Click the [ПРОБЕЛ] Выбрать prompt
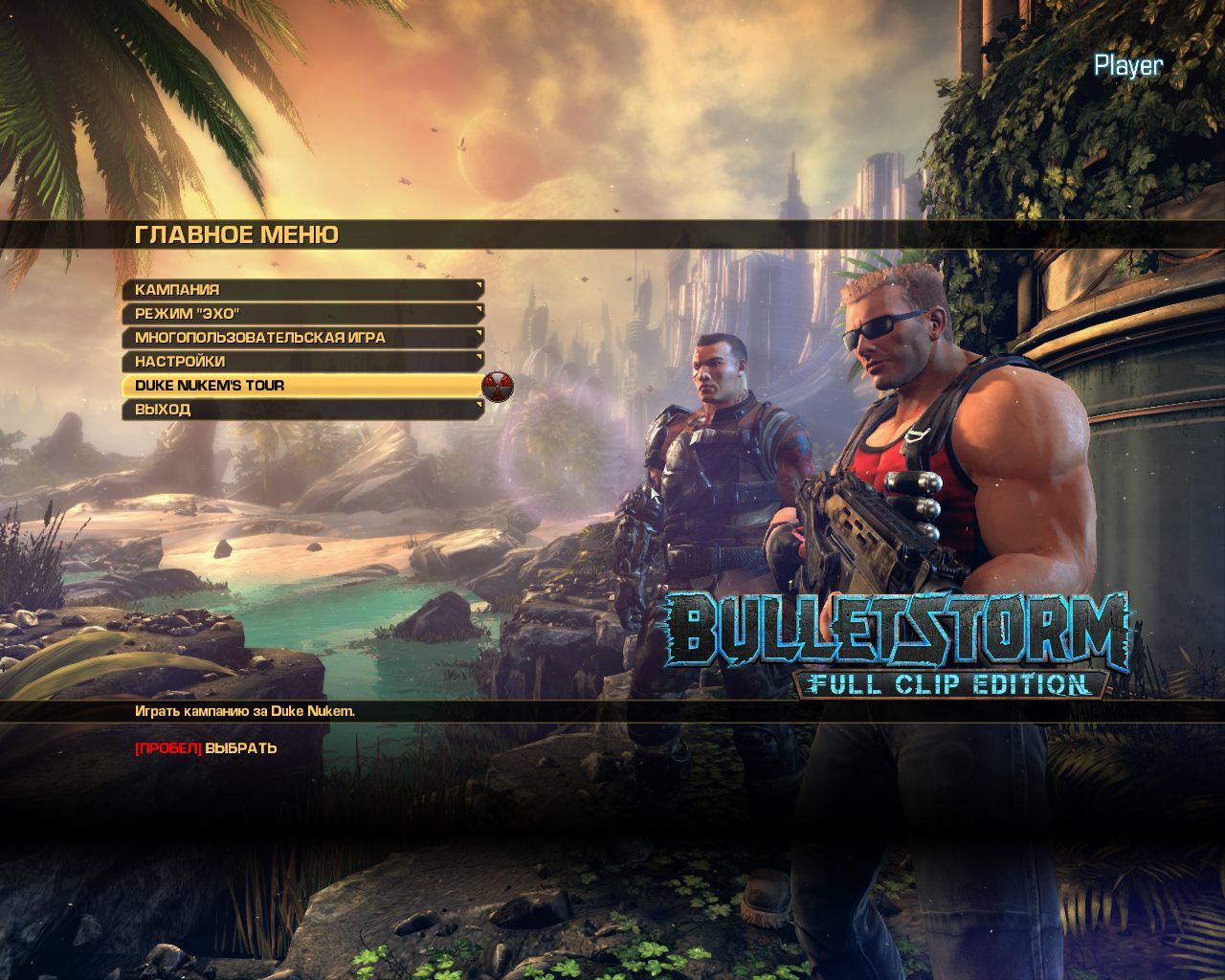The image size is (1225, 980). [x=204, y=750]
